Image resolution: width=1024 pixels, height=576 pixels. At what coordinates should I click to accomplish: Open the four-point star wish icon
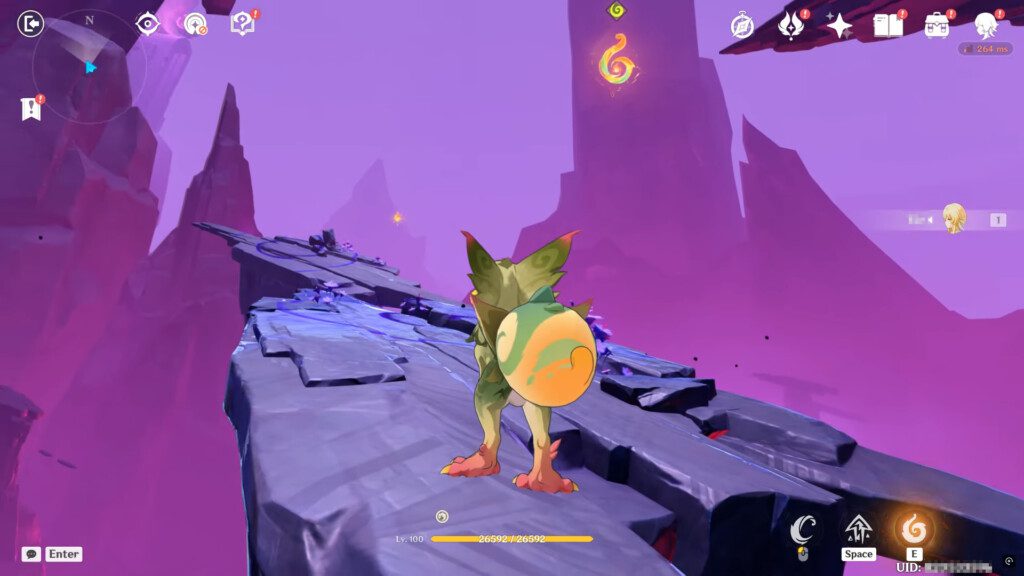pyautogui.click(x=839, y=25)
